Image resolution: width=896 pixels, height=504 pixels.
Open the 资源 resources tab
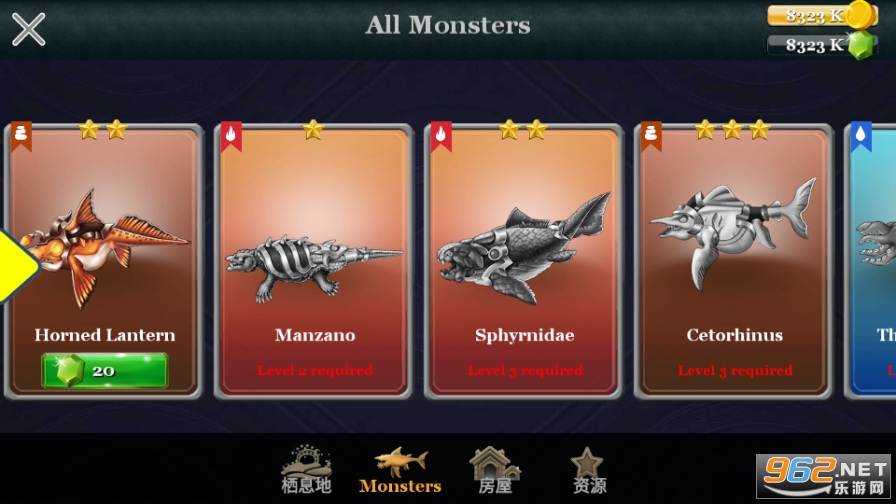coord(588,470)
